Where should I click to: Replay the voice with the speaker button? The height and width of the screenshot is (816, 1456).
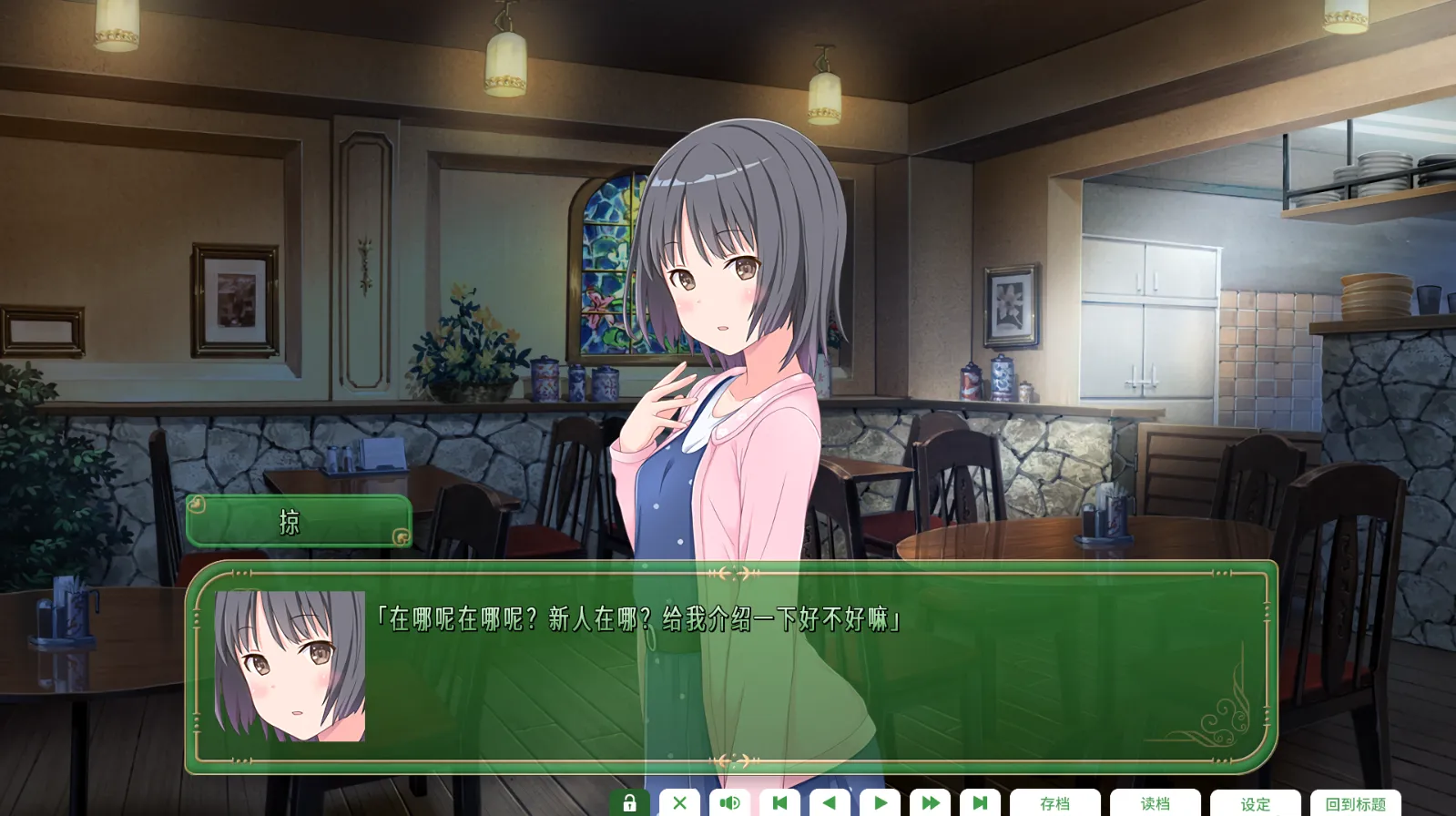tap(729, 803)
